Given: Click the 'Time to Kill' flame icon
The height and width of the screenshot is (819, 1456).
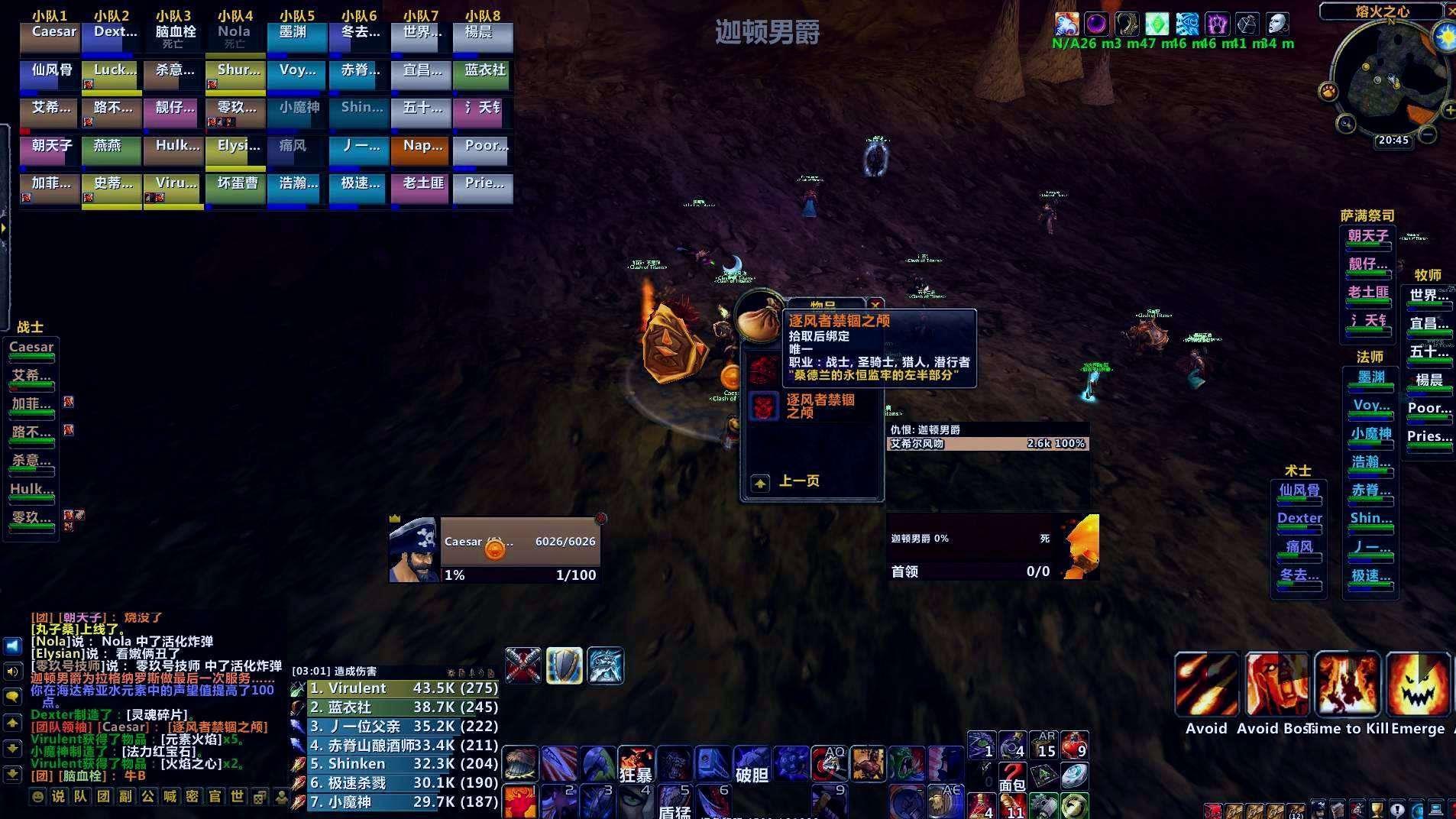Looking at the screenshot, I should (1348, 684).
